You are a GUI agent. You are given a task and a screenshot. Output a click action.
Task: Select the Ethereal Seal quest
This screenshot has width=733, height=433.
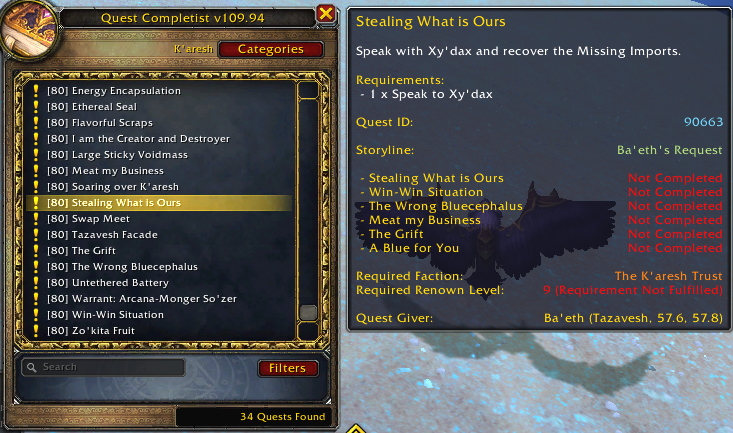105,107
